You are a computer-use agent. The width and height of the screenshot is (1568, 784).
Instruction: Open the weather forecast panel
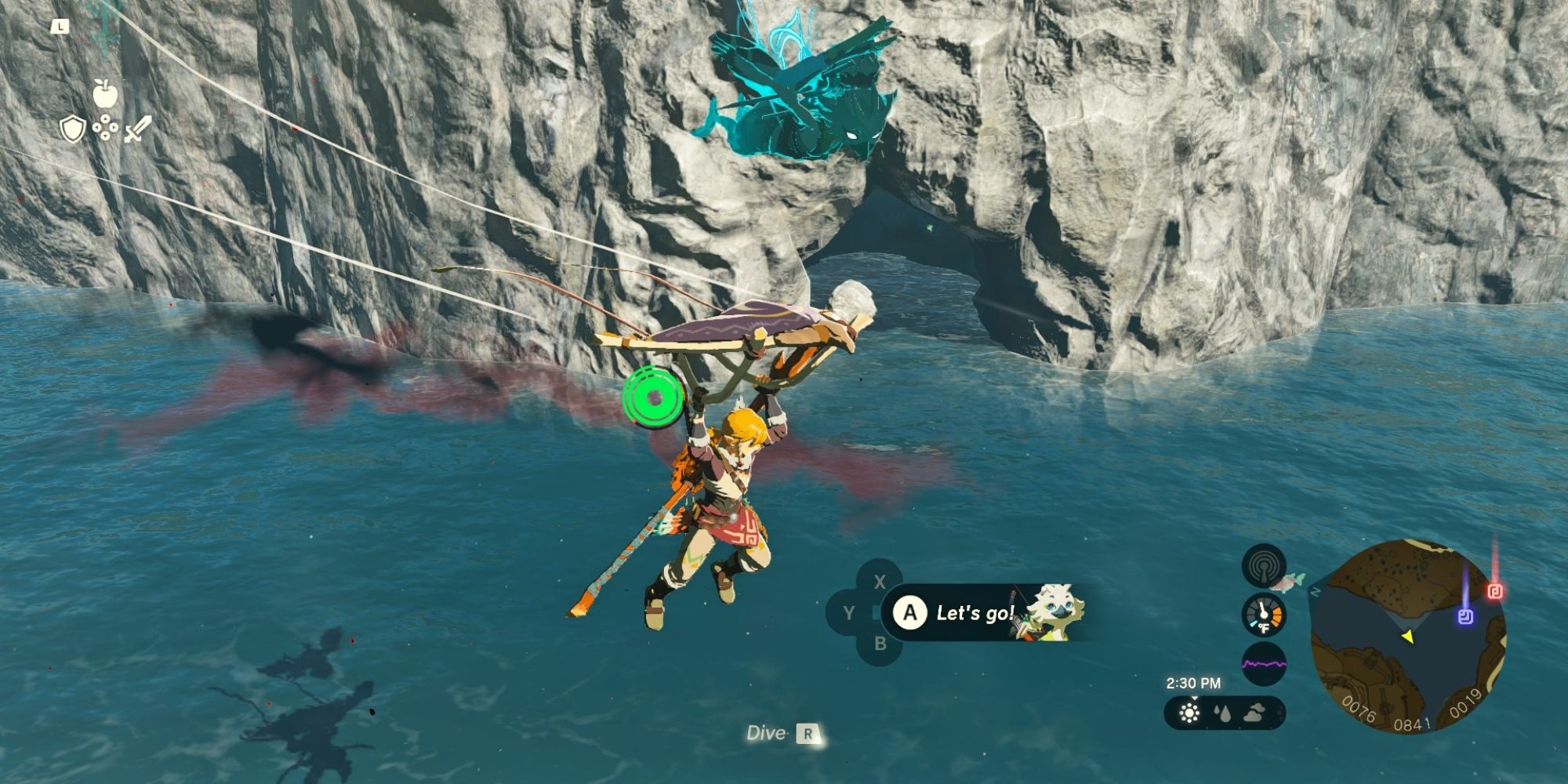point(1224,713)
